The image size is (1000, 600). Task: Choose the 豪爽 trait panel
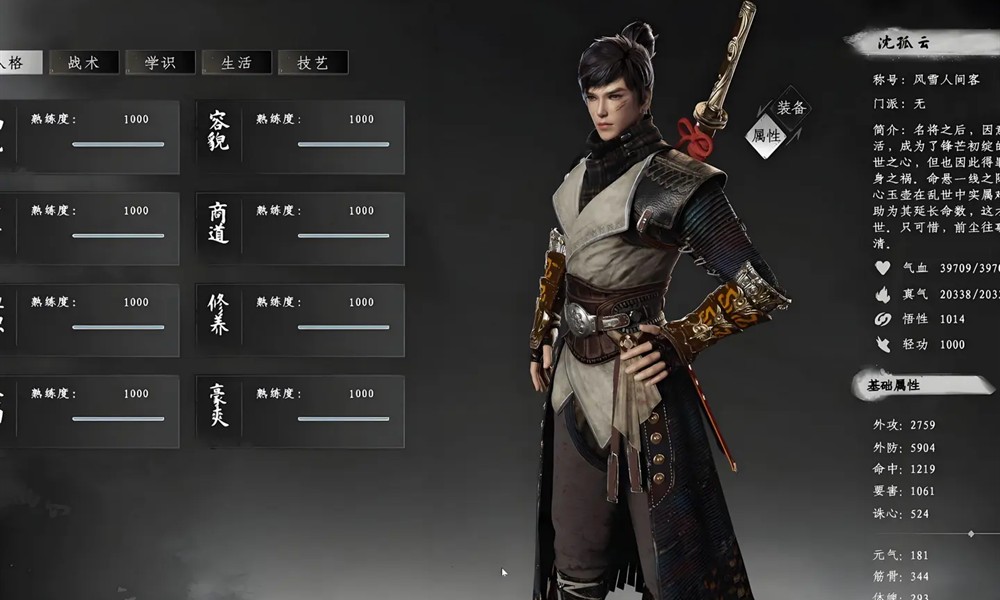[x=300, y=411]
